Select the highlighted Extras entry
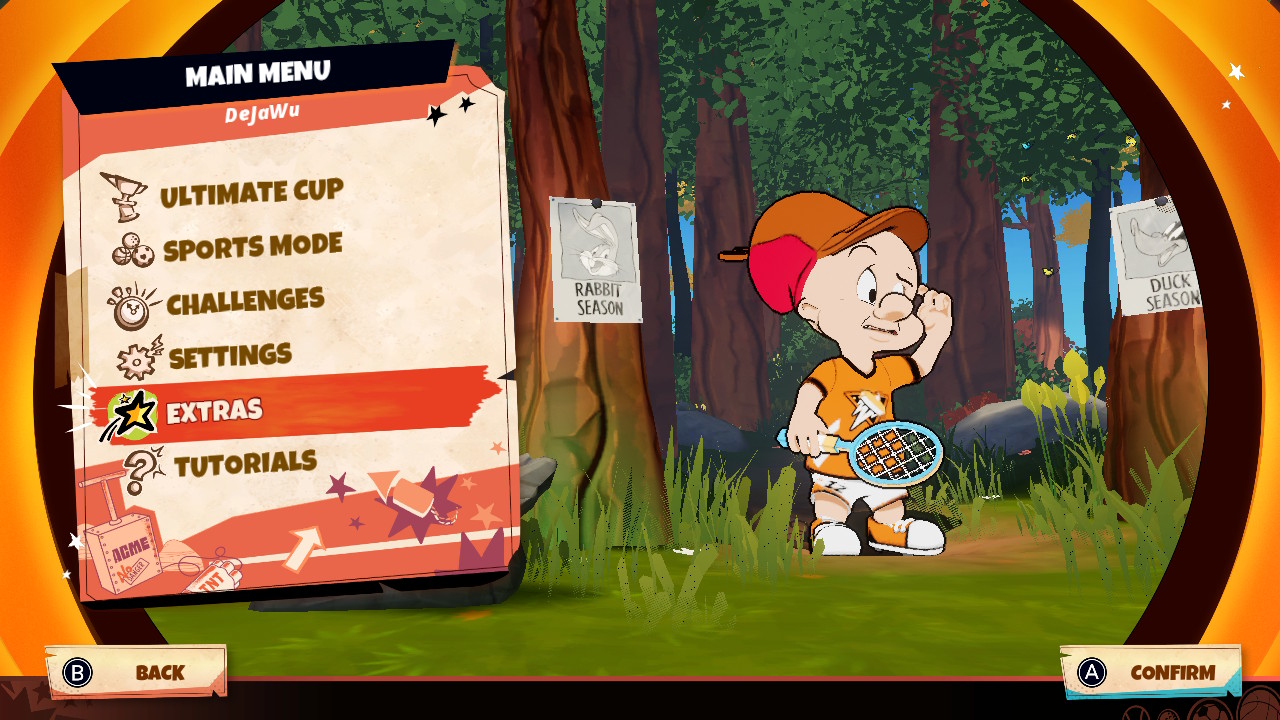Screen dimensions: 1280x720 click(214, 410)
